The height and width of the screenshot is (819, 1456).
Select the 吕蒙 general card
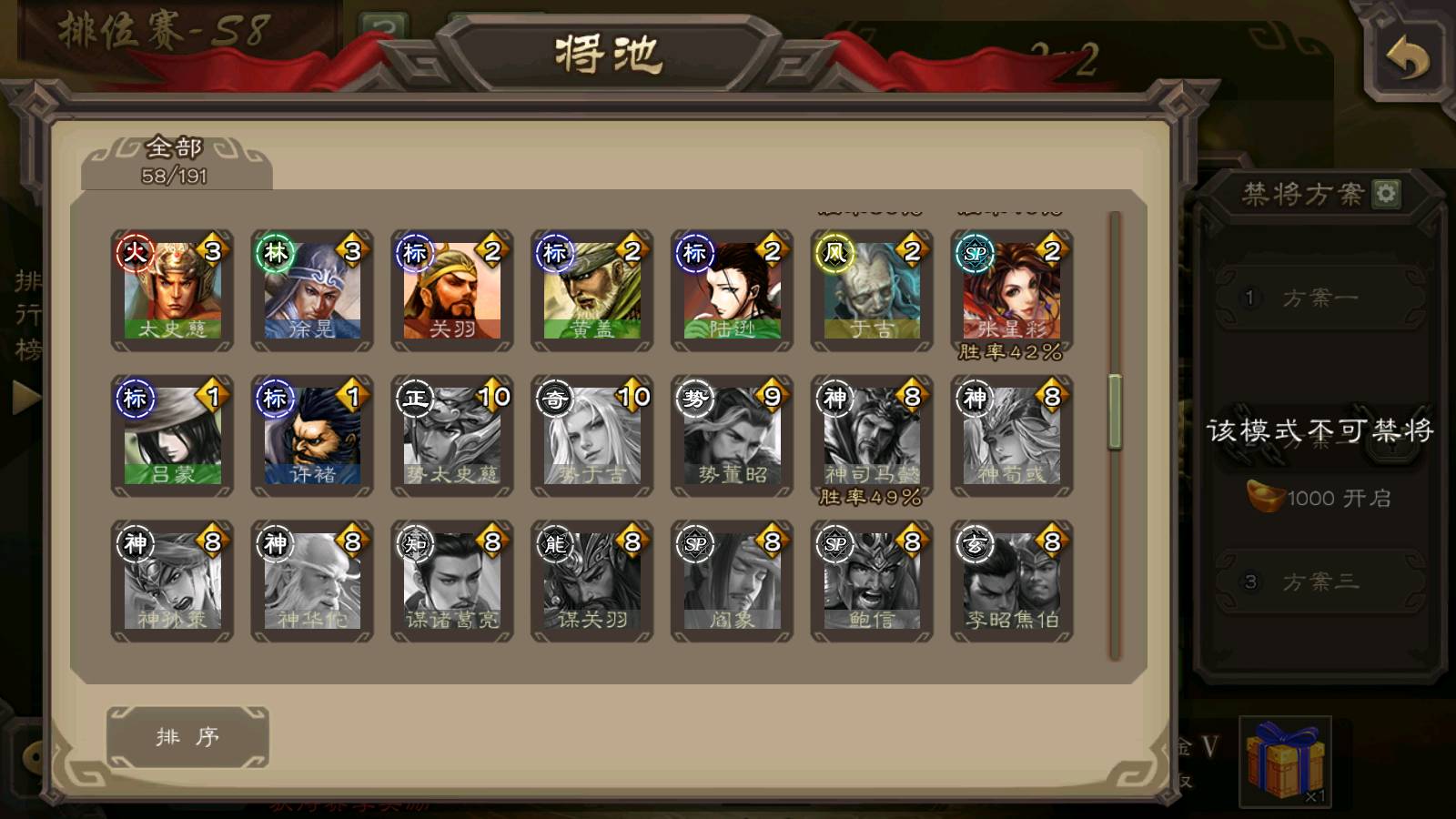(172, 436)
